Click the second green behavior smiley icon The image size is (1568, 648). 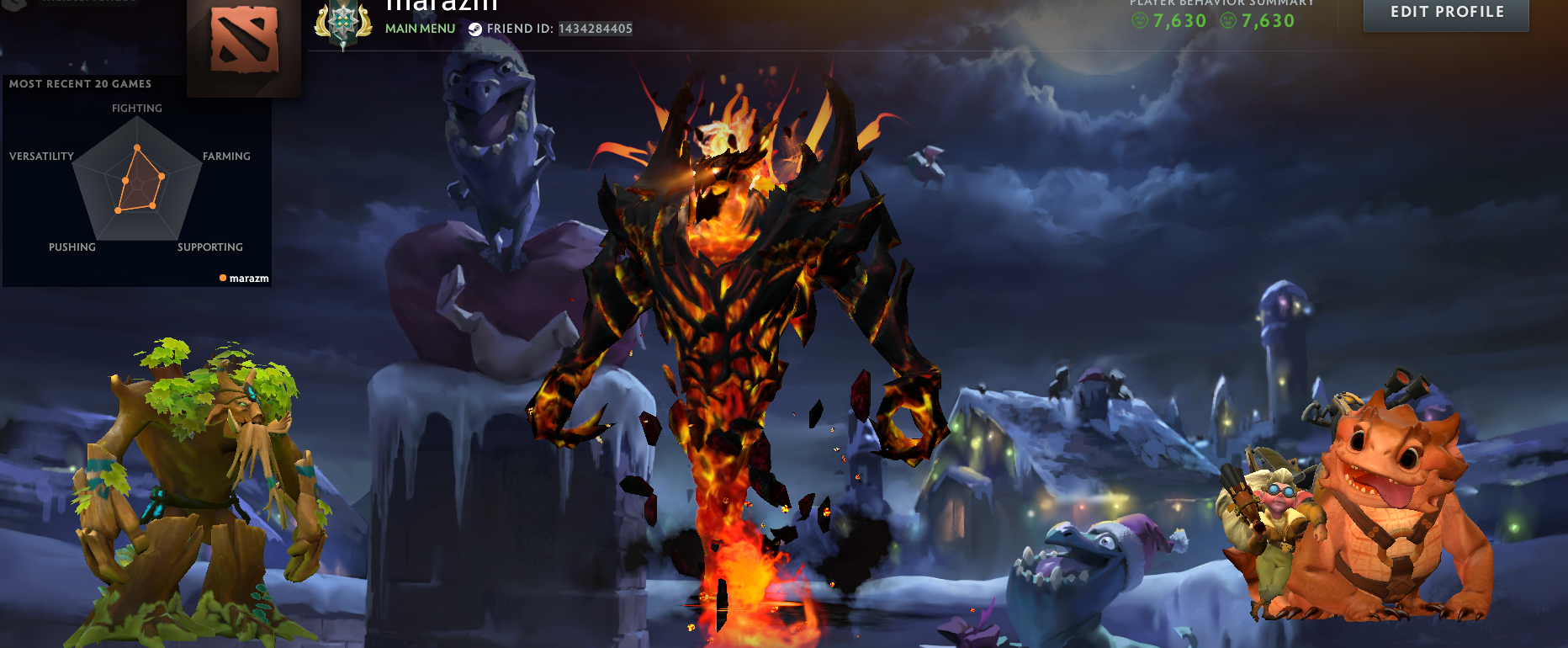click(1228, 21)
